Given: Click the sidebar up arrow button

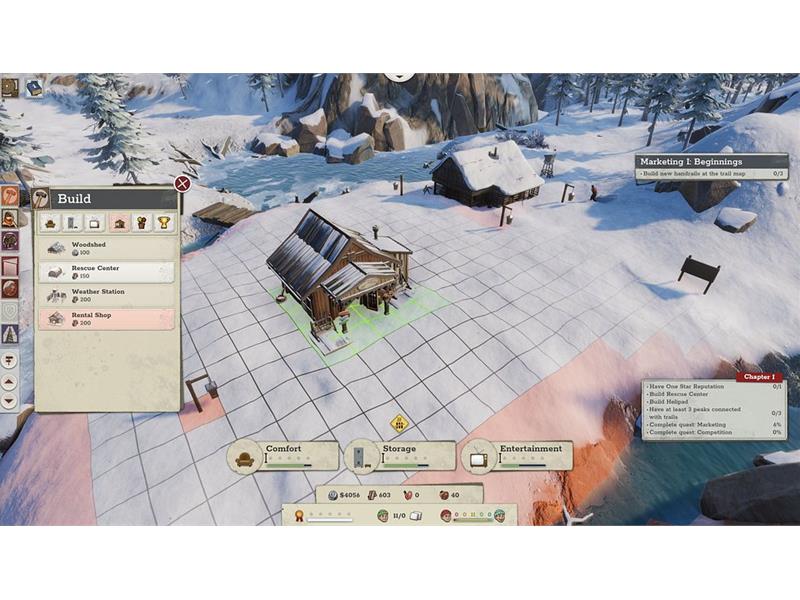Looking at the screenshot, I should point(10,381).
